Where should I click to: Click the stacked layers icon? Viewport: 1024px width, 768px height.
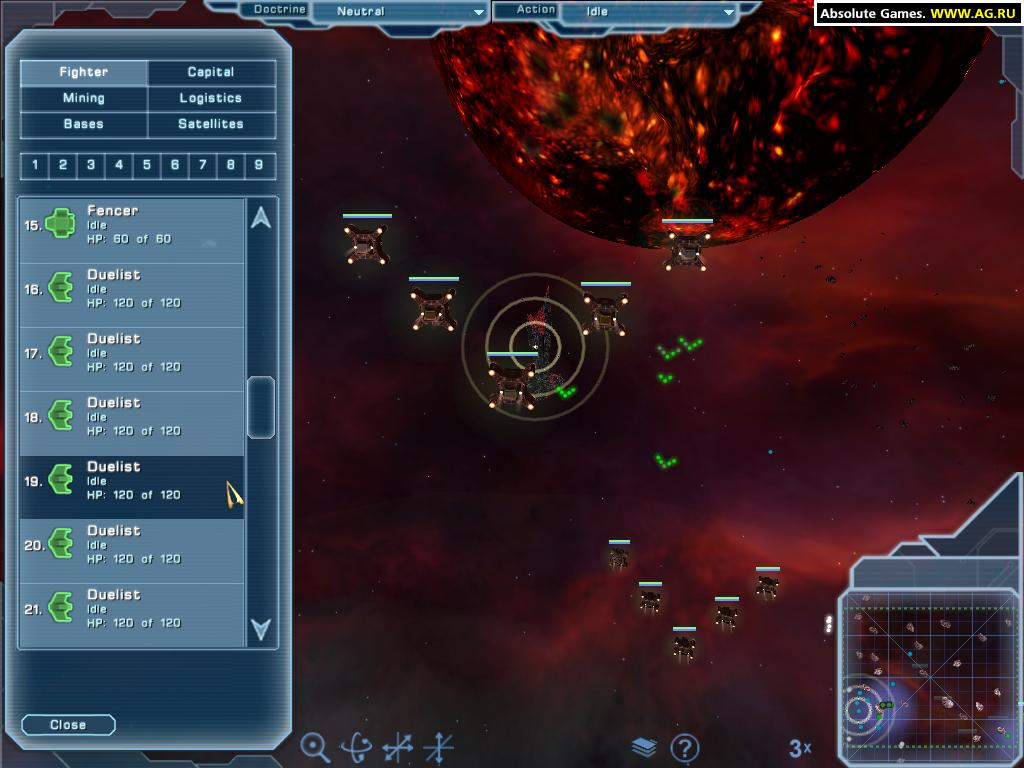645,747
